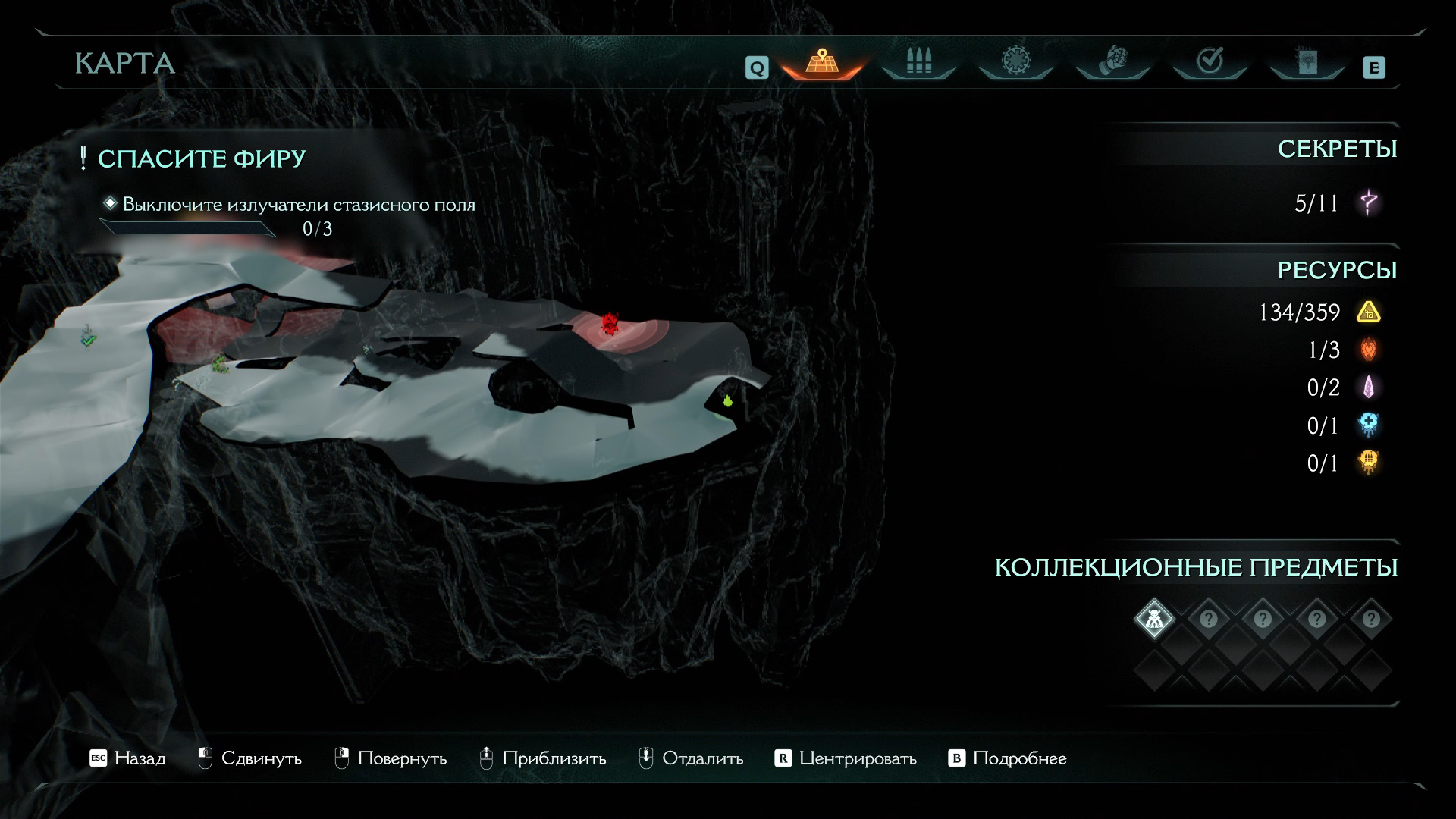Open the spiked shield rune tab
Image resolution: width=1456 pixels, height=819 pixels.
pos(1015,61)
